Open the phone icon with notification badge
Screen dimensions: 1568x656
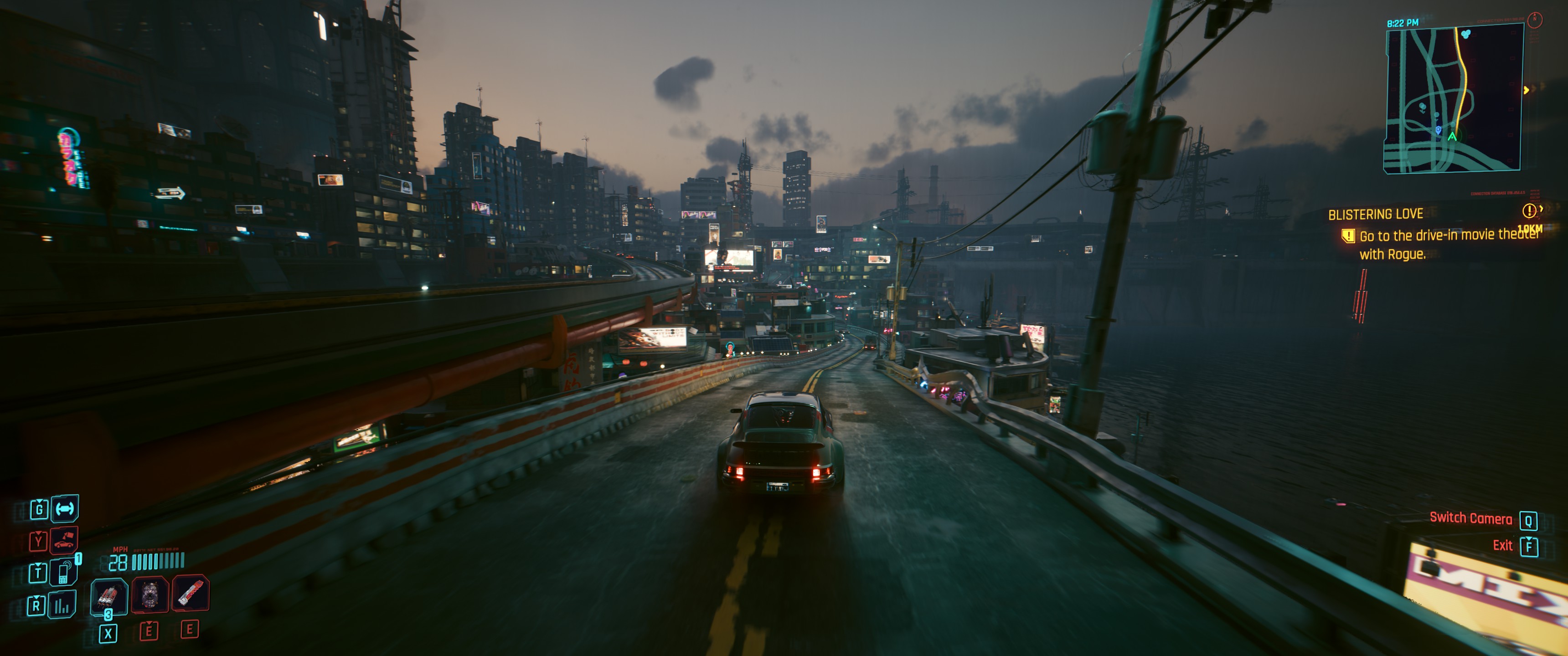pyautogui.click(x=64, y=572)
